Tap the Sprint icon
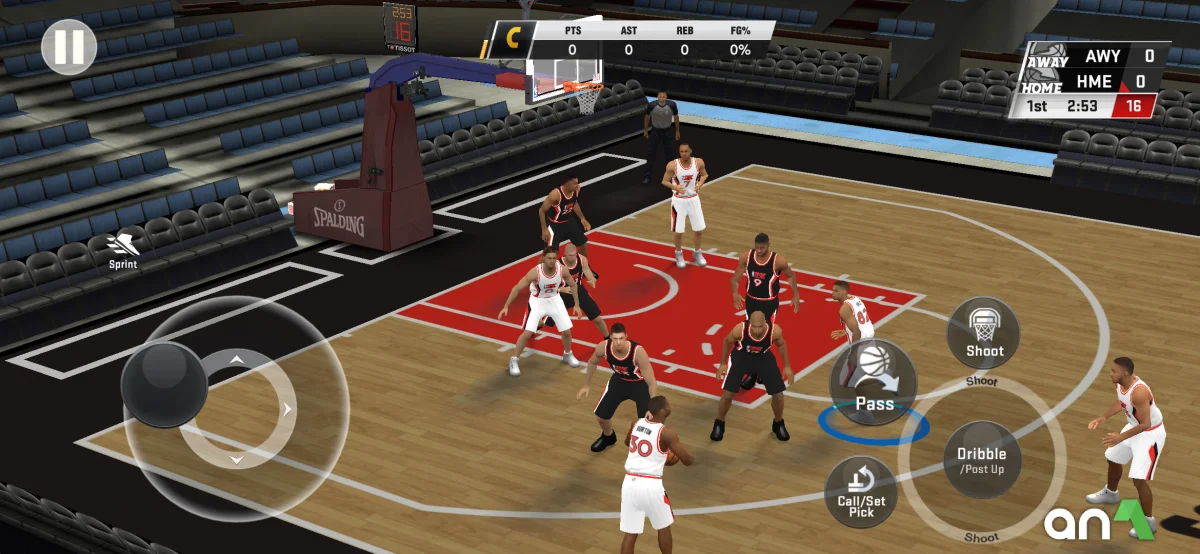The image size is (1200, 554). 124,249
